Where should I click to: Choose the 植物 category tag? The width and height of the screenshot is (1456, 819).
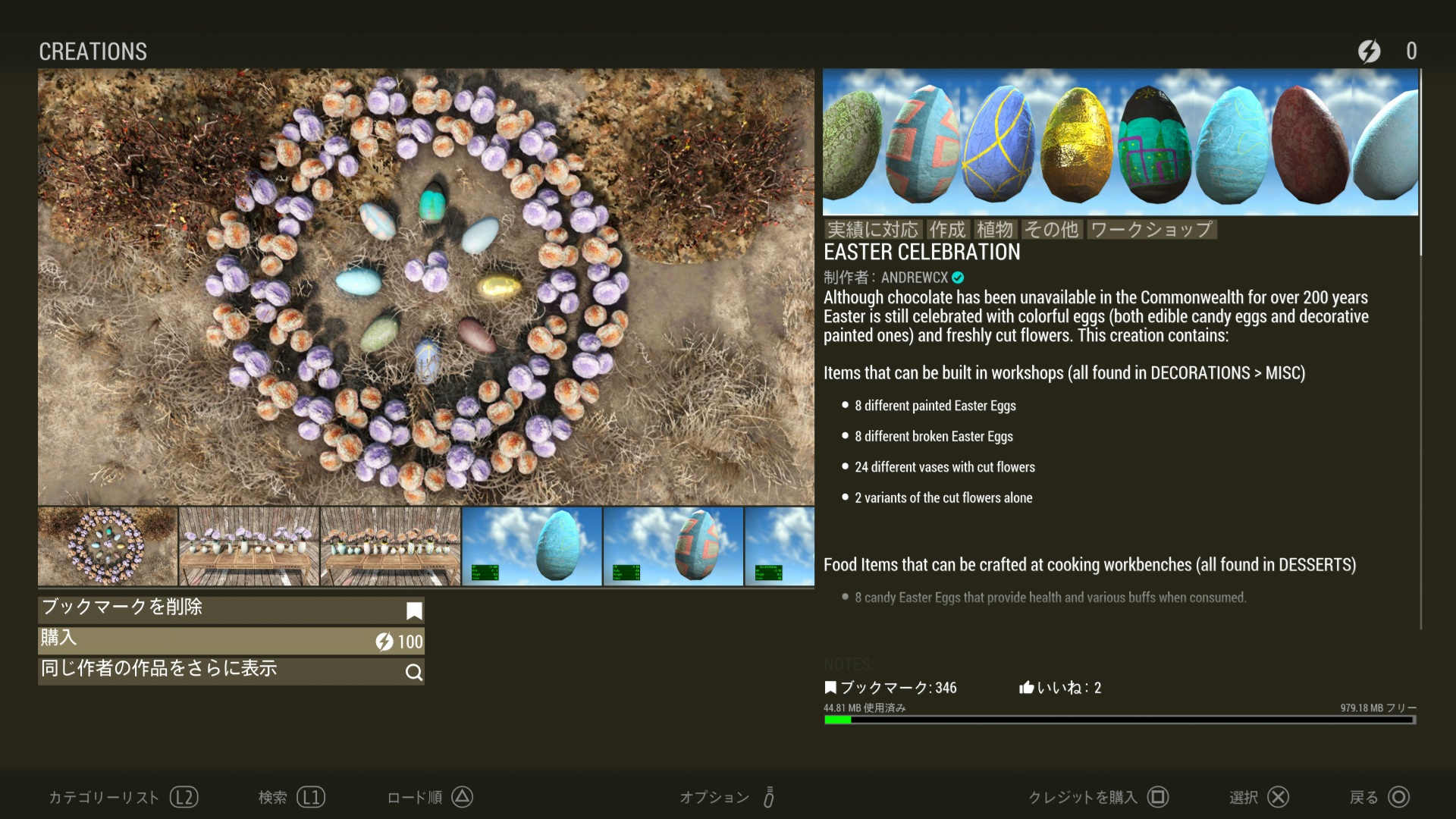click(x=994, y=229)
